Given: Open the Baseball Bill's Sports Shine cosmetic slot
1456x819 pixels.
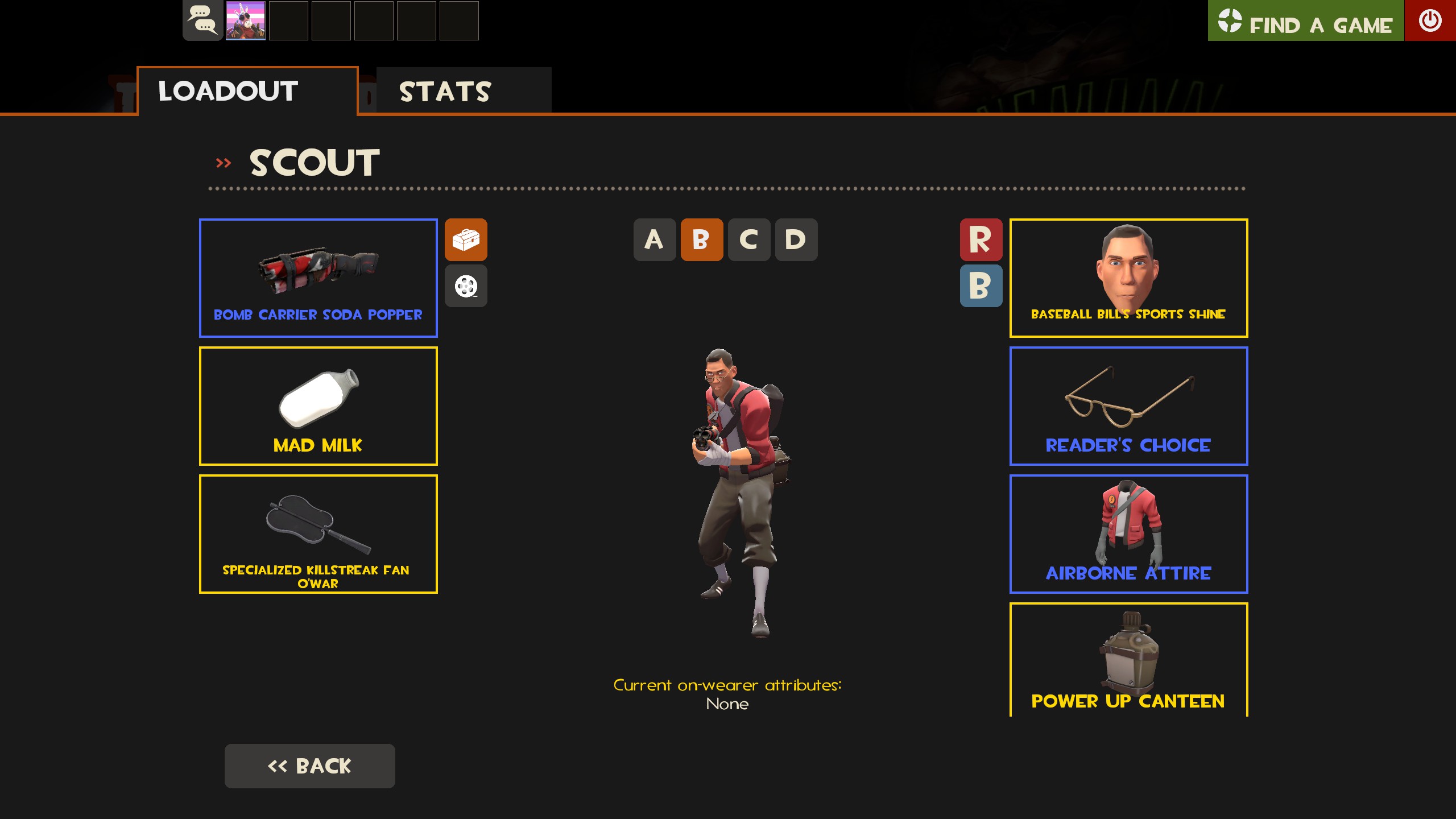Looking at the screenshot, I should [1128, 277].
